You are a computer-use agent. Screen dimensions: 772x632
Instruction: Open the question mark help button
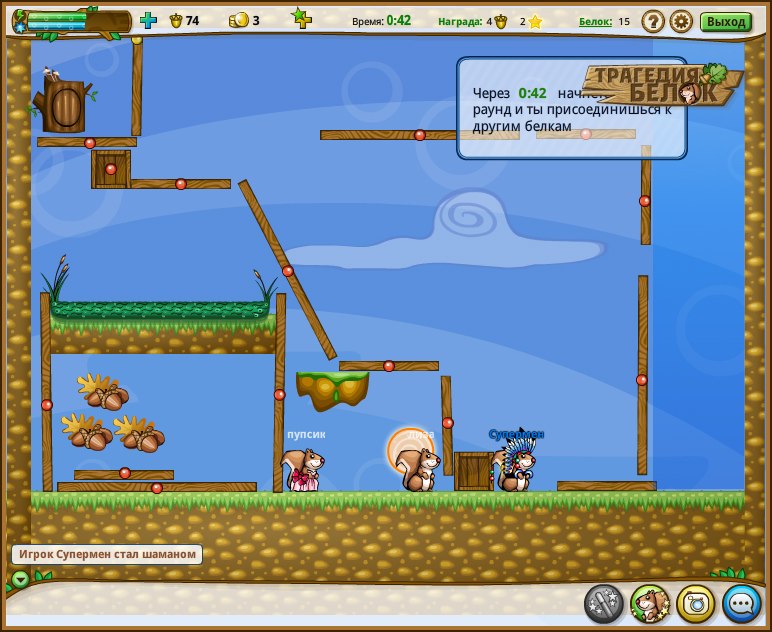point(653,21)
